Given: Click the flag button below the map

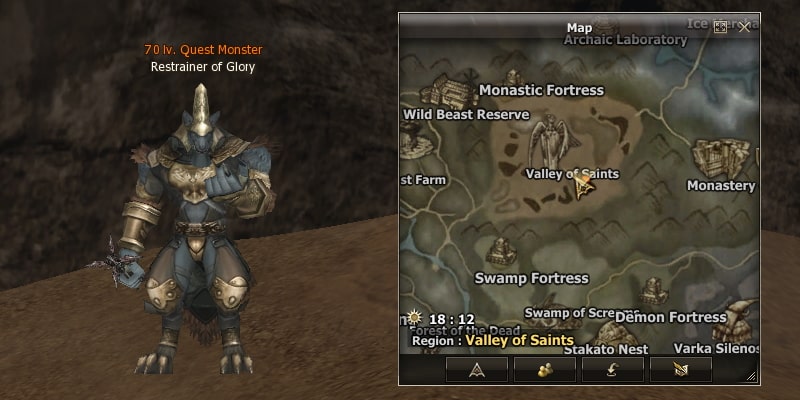Looking at the screenshot, I should click(x=680, y=368).
